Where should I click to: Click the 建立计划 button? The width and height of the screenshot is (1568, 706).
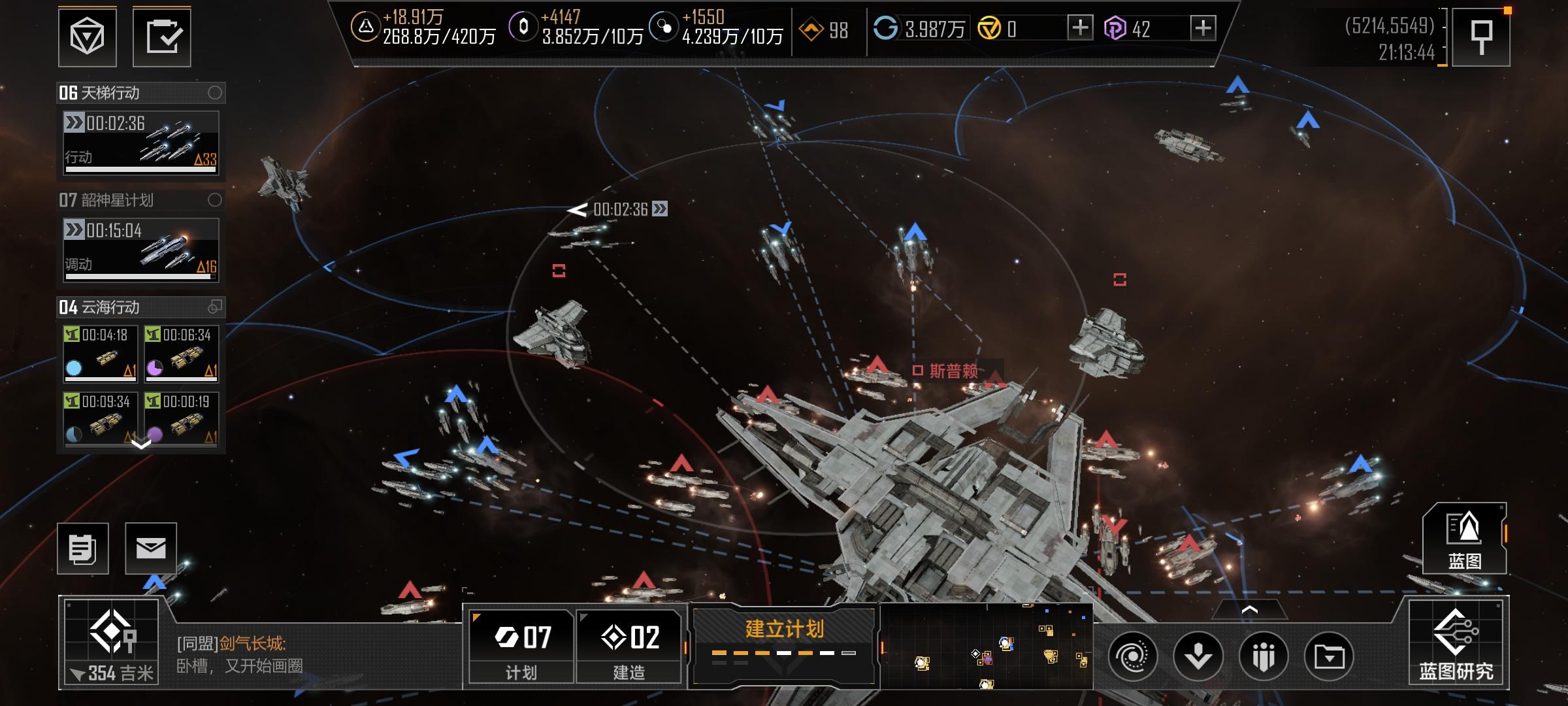tap(784, 644)
